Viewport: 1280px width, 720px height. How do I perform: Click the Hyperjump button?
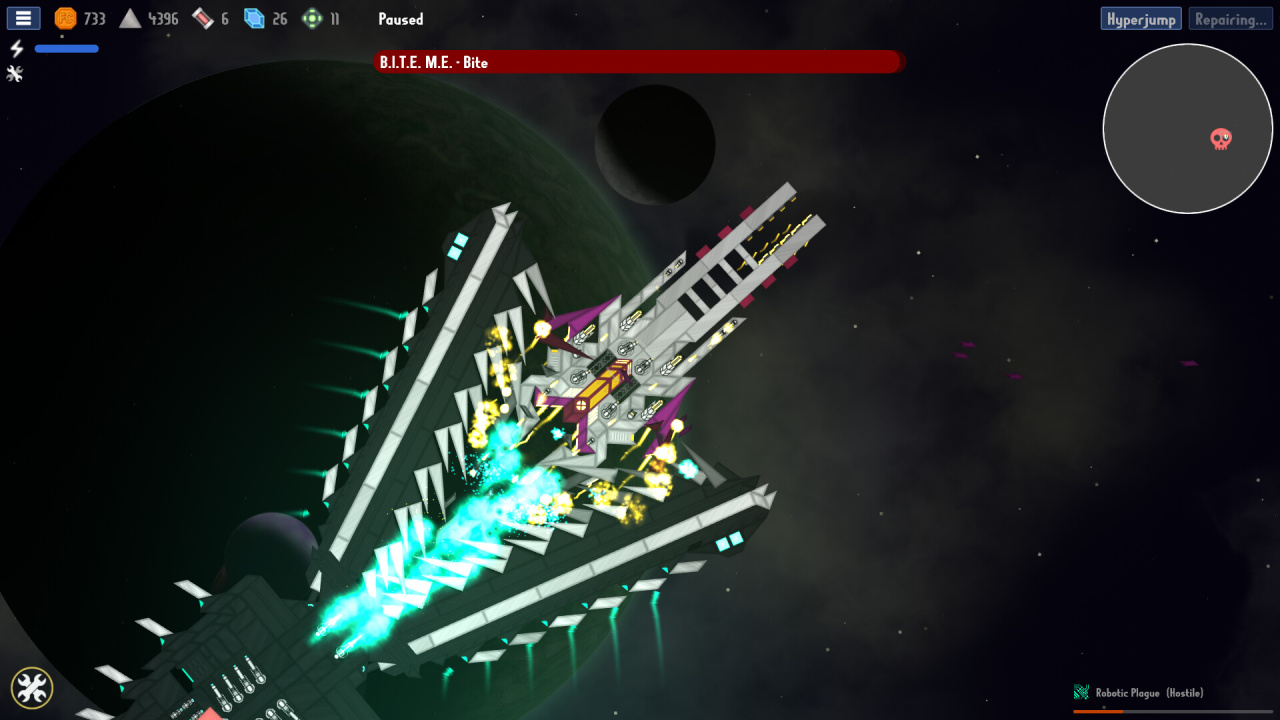tap(1141, 19)
